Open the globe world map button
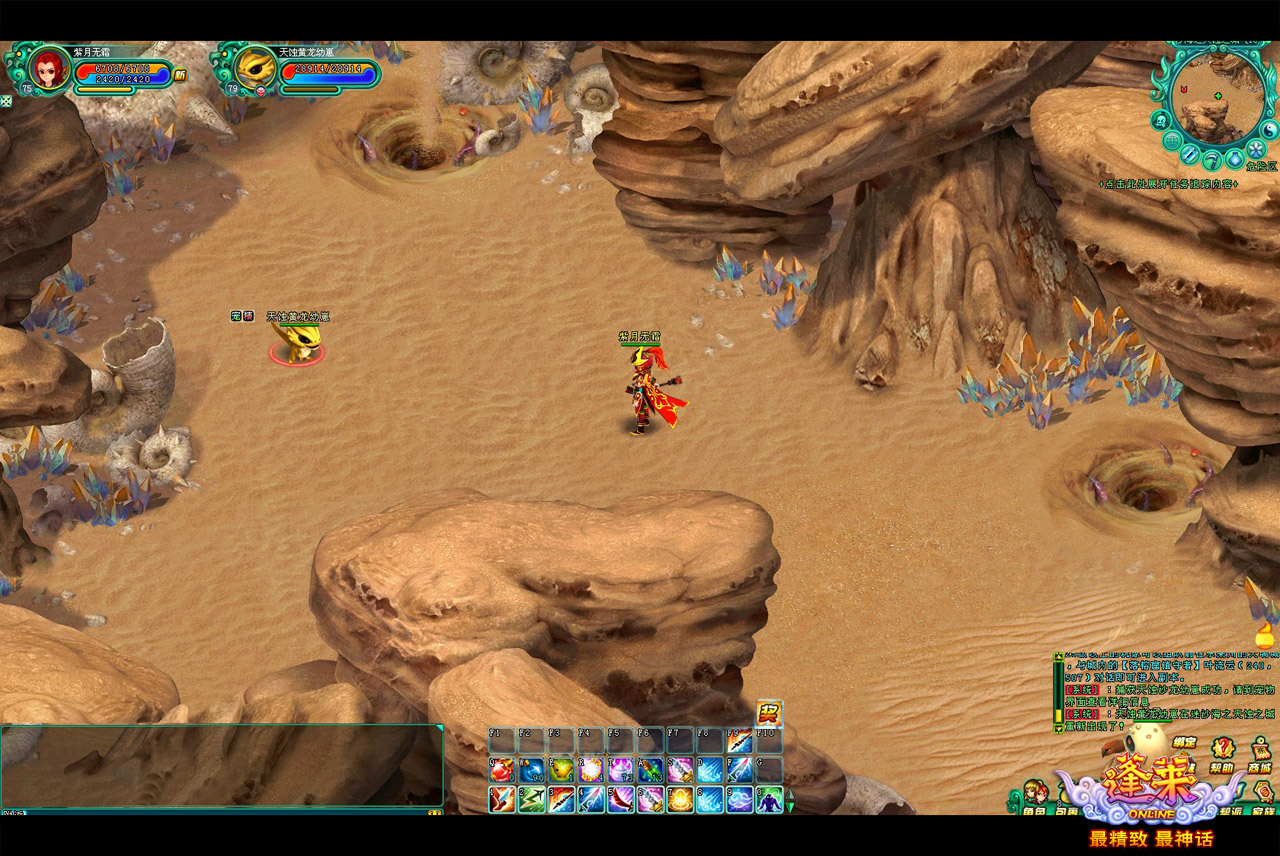The image size is (1280, 856). coord(1172,141)
